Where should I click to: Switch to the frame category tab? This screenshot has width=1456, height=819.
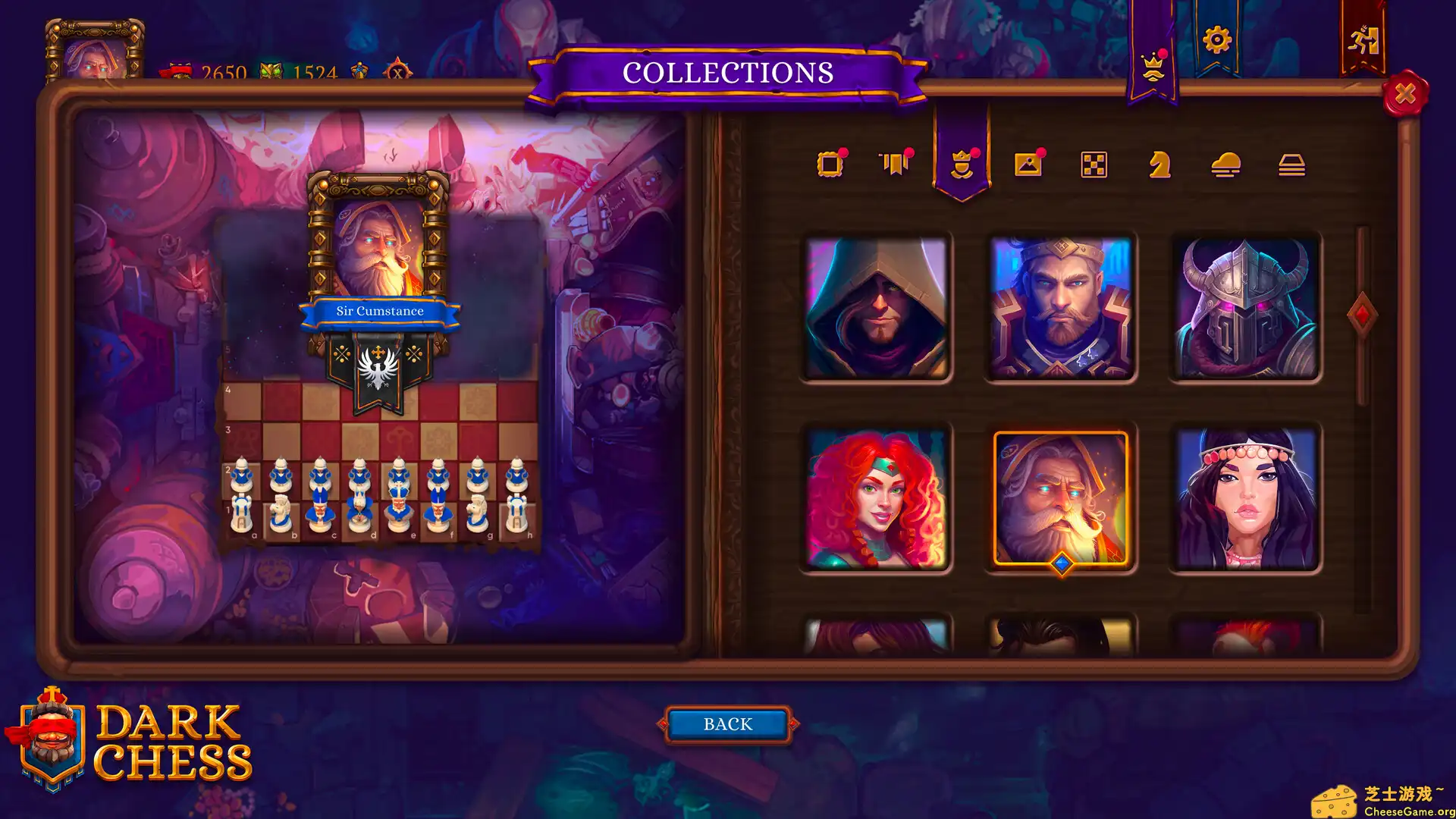pyautogui.click(x=830, y=165)
